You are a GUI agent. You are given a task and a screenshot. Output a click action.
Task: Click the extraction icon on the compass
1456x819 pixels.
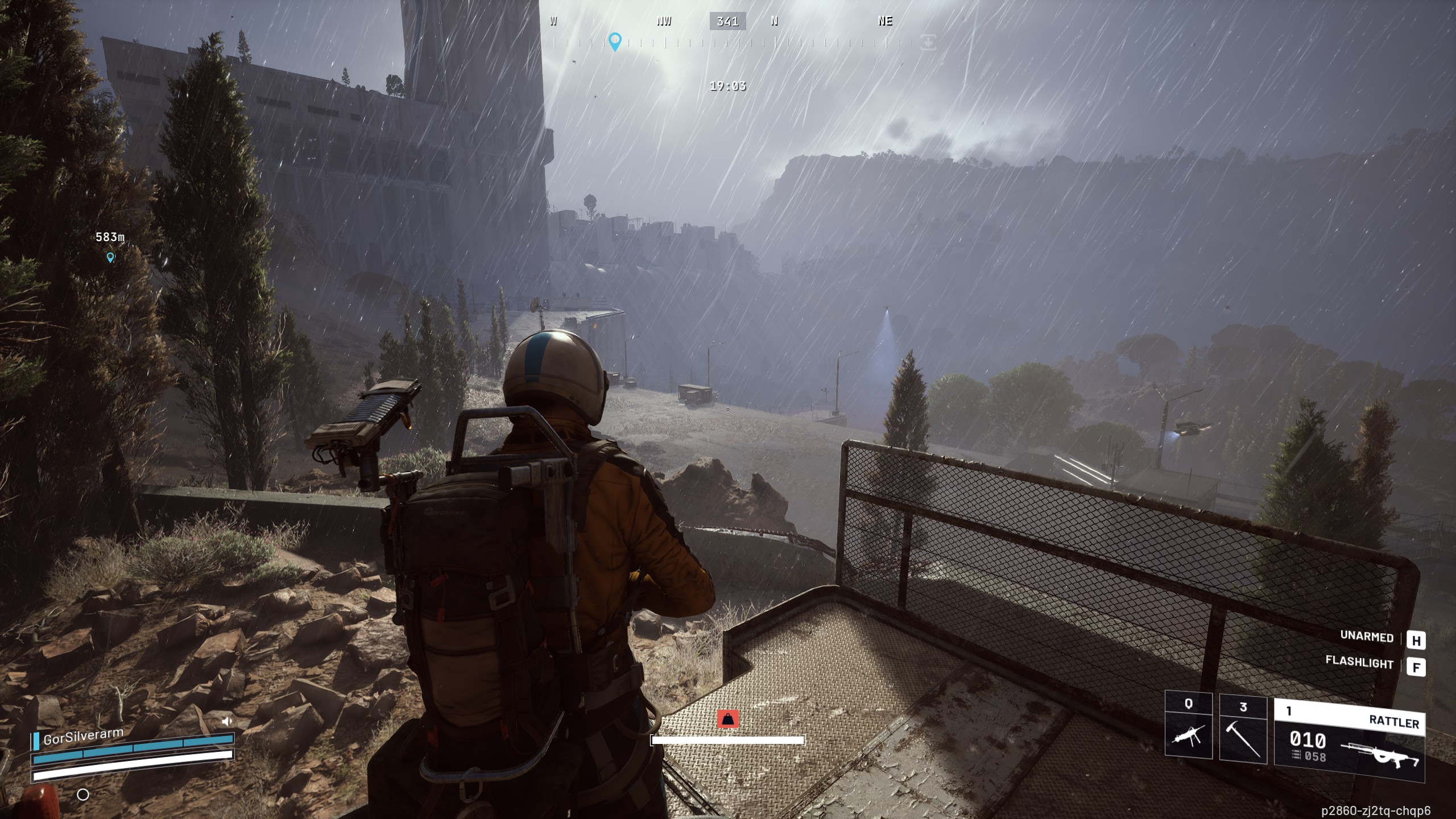(928, 42)
